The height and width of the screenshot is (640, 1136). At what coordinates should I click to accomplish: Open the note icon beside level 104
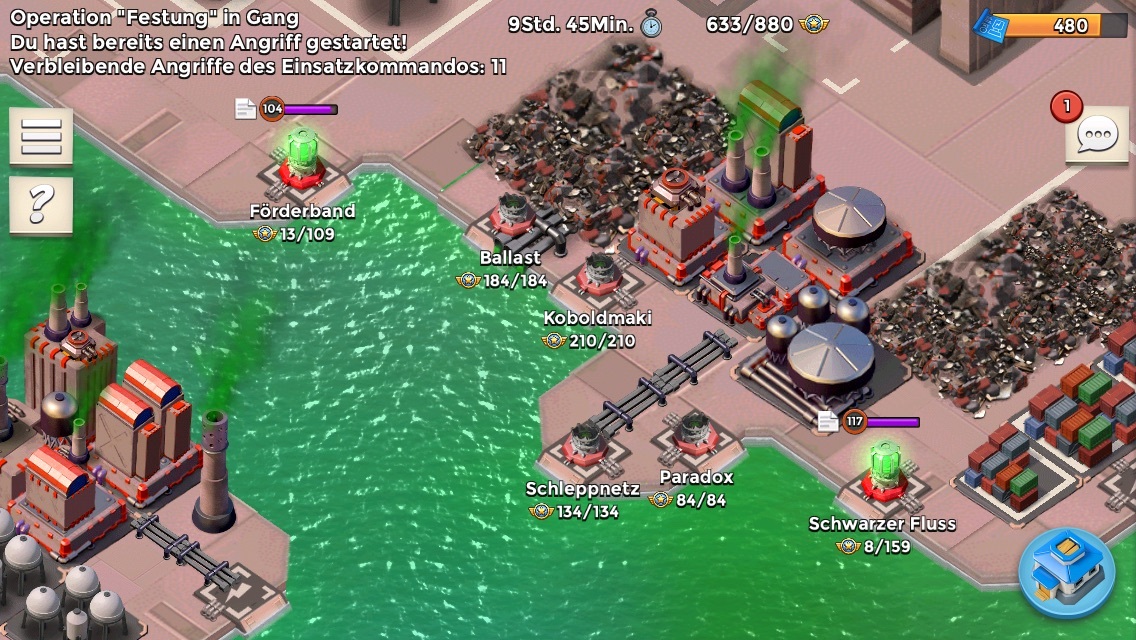(245, 109)
